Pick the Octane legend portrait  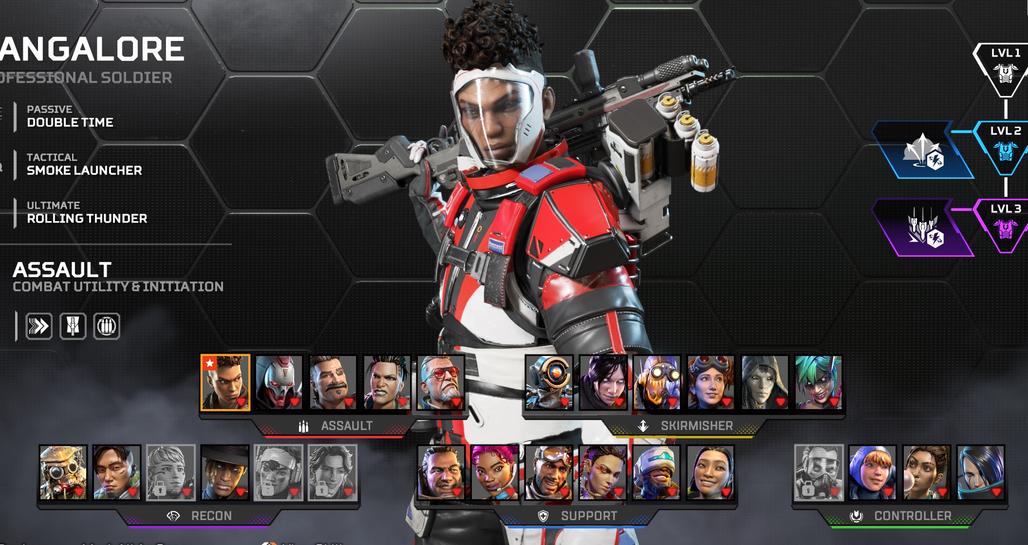pyautogui.click(x=657, y=381)
